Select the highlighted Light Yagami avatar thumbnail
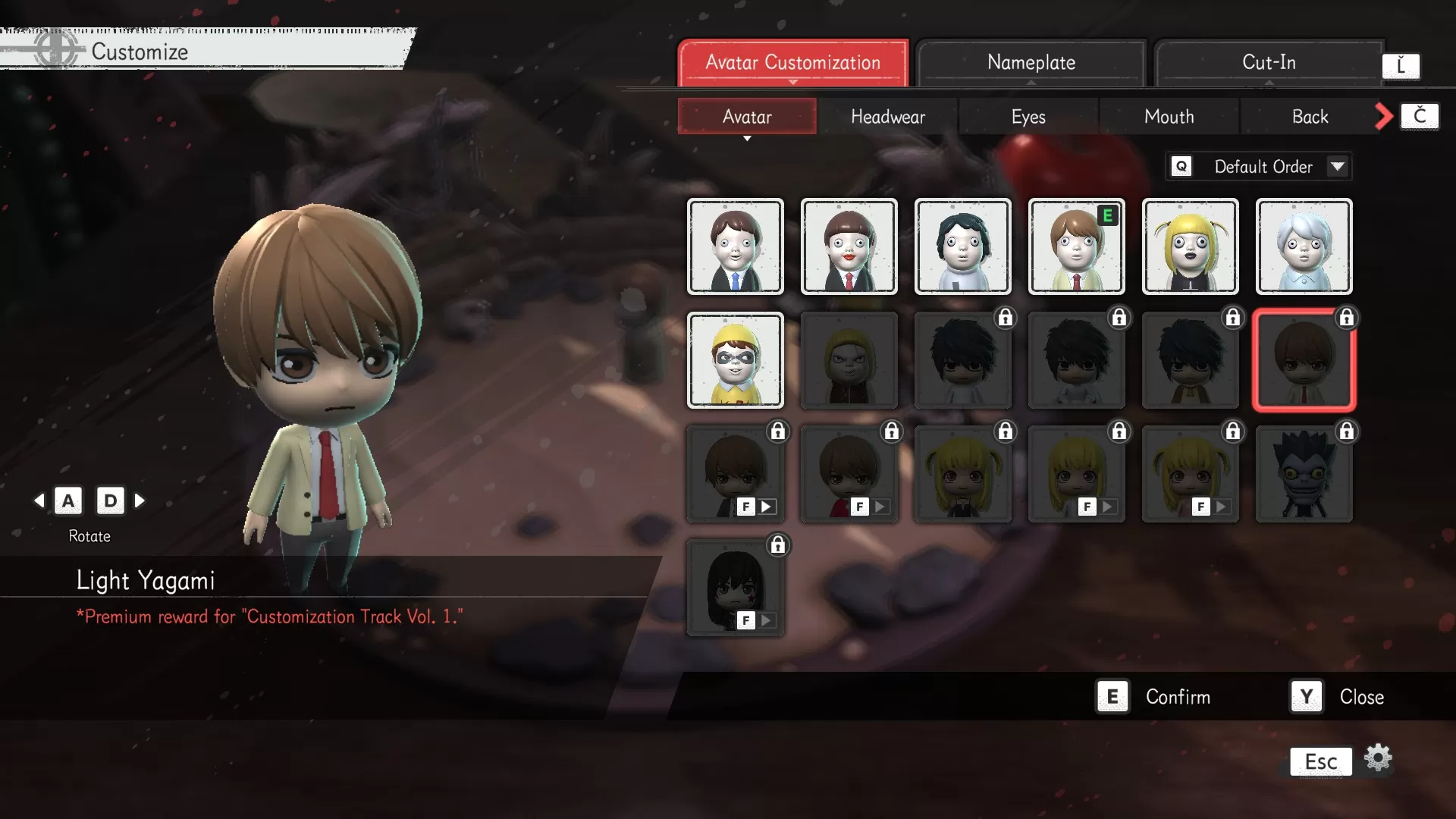Screen dimensions: 1456x819 [1304, 360]
